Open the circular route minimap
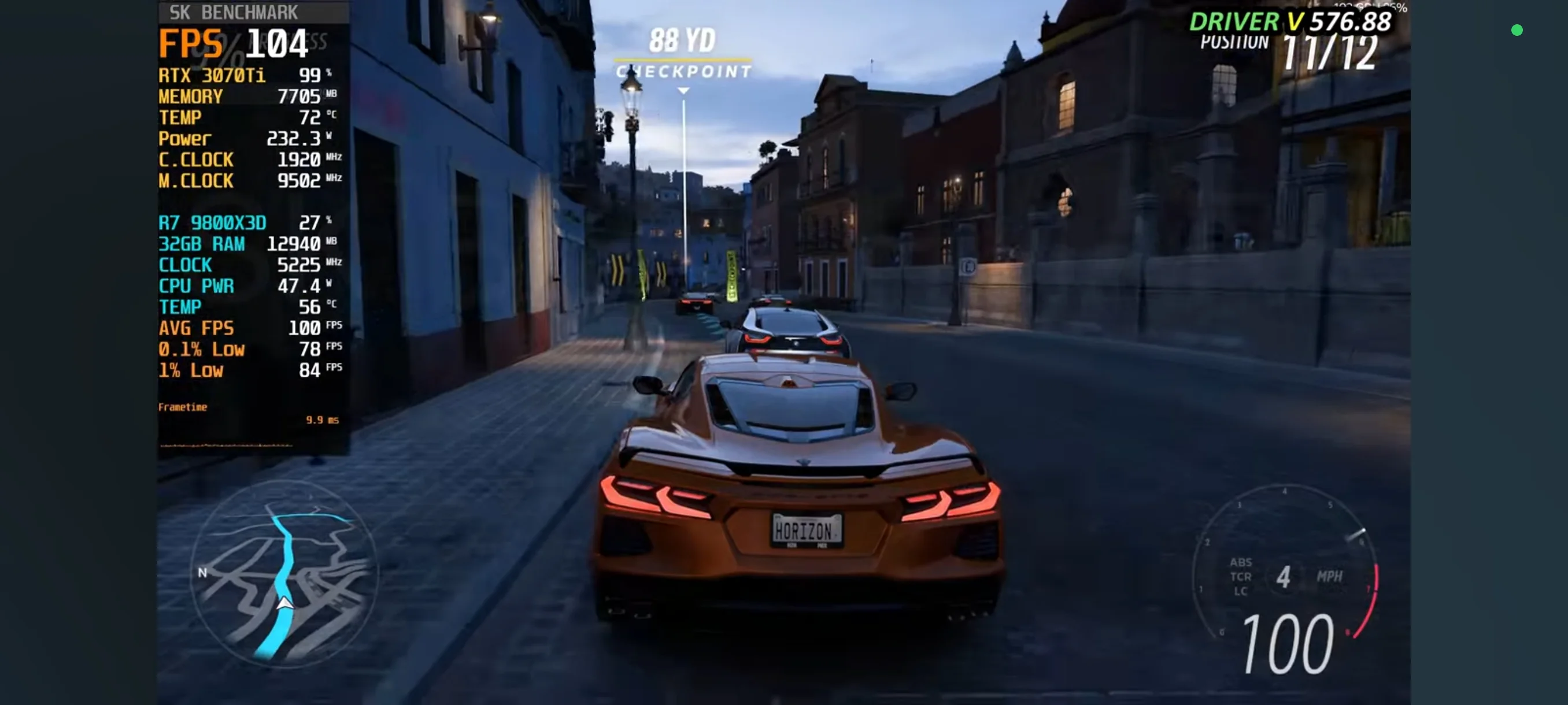Image resolution: width=1568 pixels, height=705 pixels. tap(284, 573)
